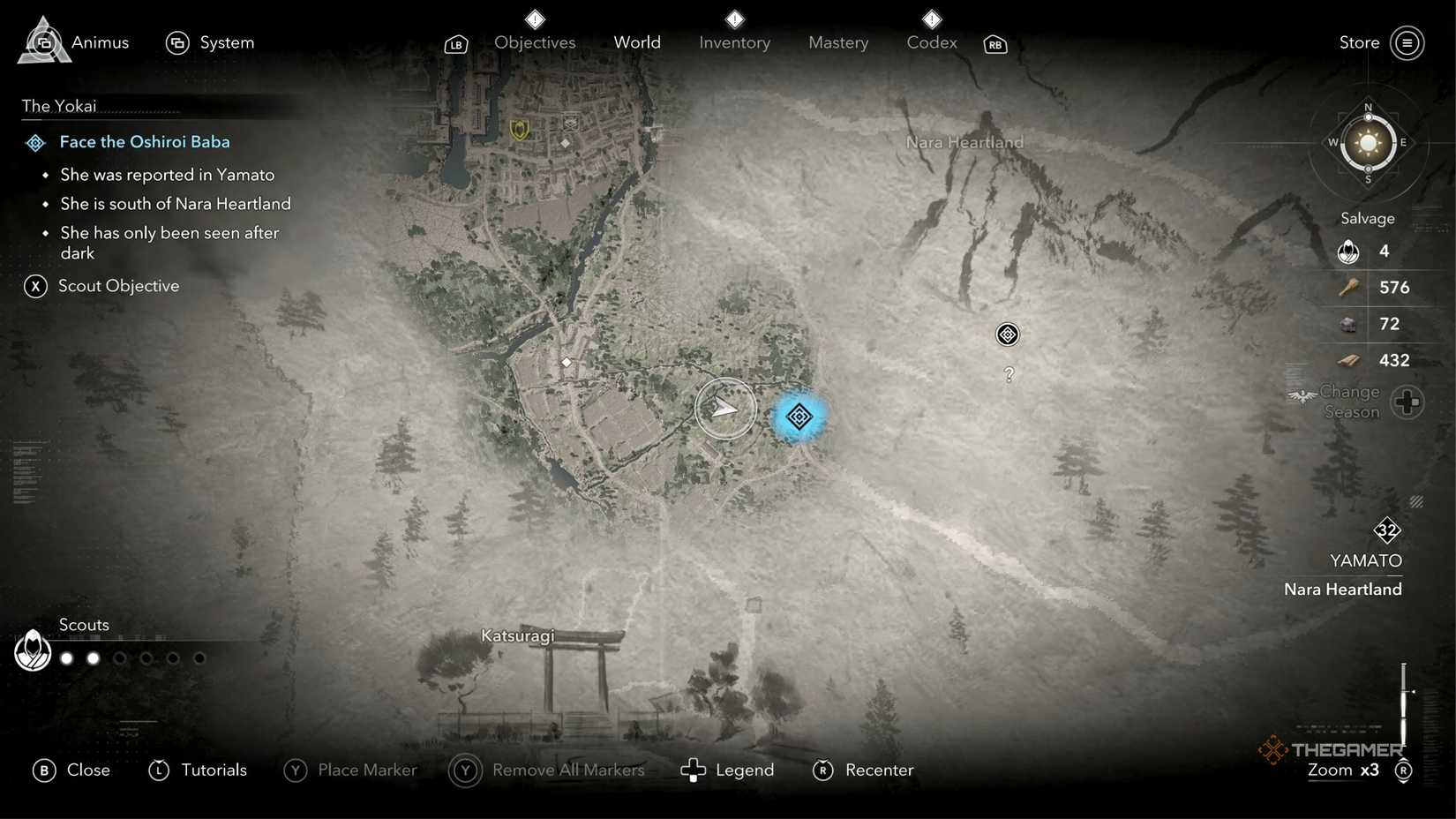Select the blue Oshiroi Baba quest marker
The width and height of the screenshot is (1456, 819).
click(798, 417)
